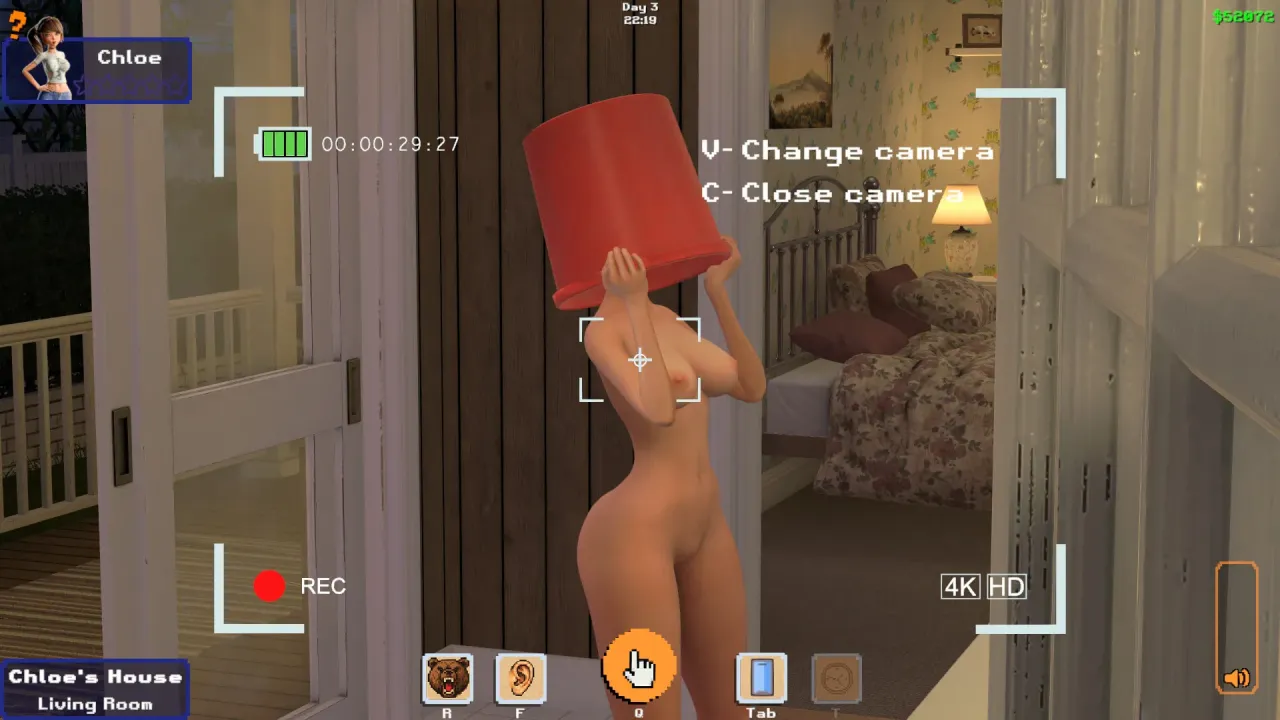The height and width of the screenshot is (720, 1280).
Task: Click the greyed-out clock ability icon
Action: (x=836, y=679)
